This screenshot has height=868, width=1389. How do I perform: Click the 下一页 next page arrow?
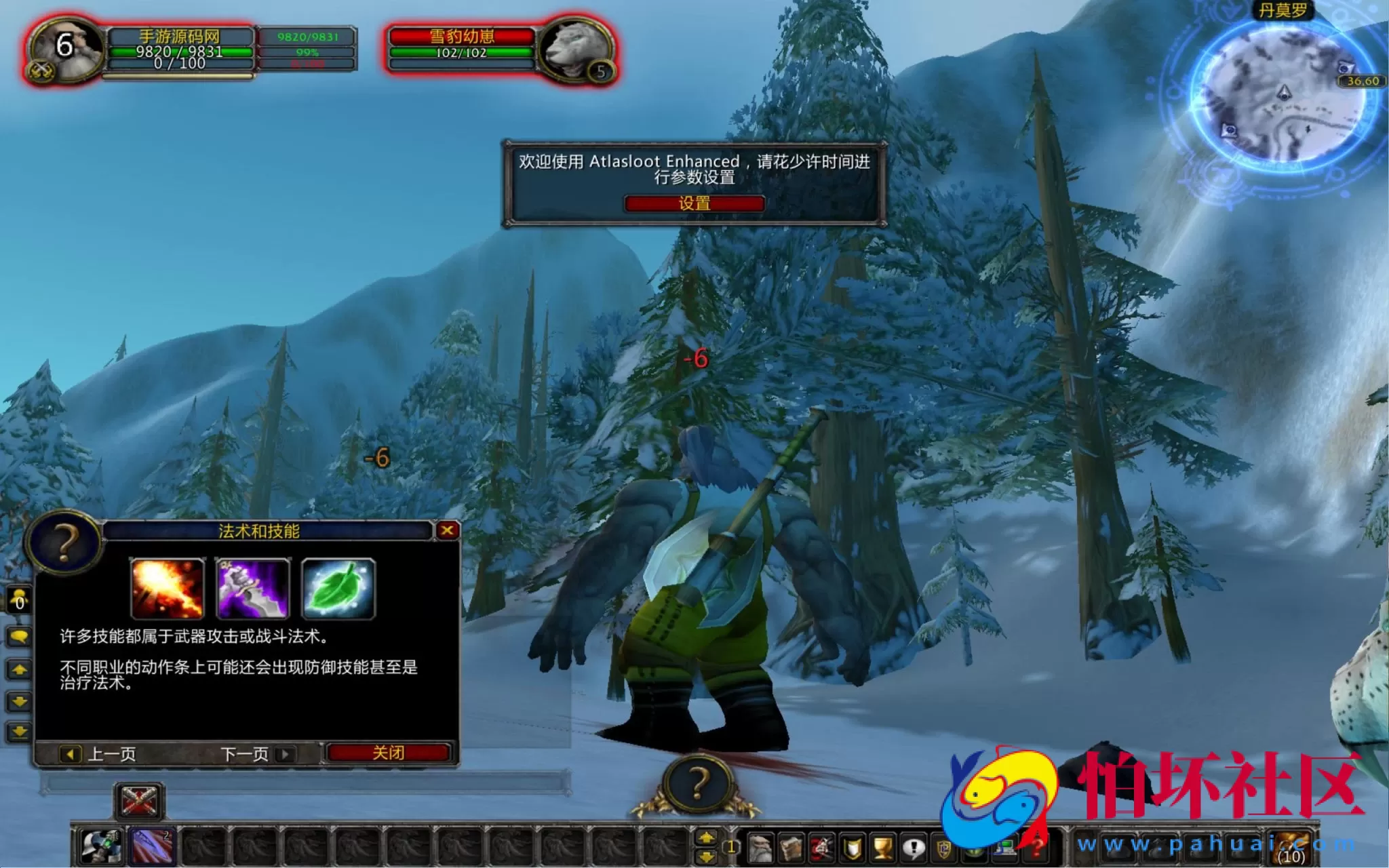pyautogui.click(x=284, y=754)
